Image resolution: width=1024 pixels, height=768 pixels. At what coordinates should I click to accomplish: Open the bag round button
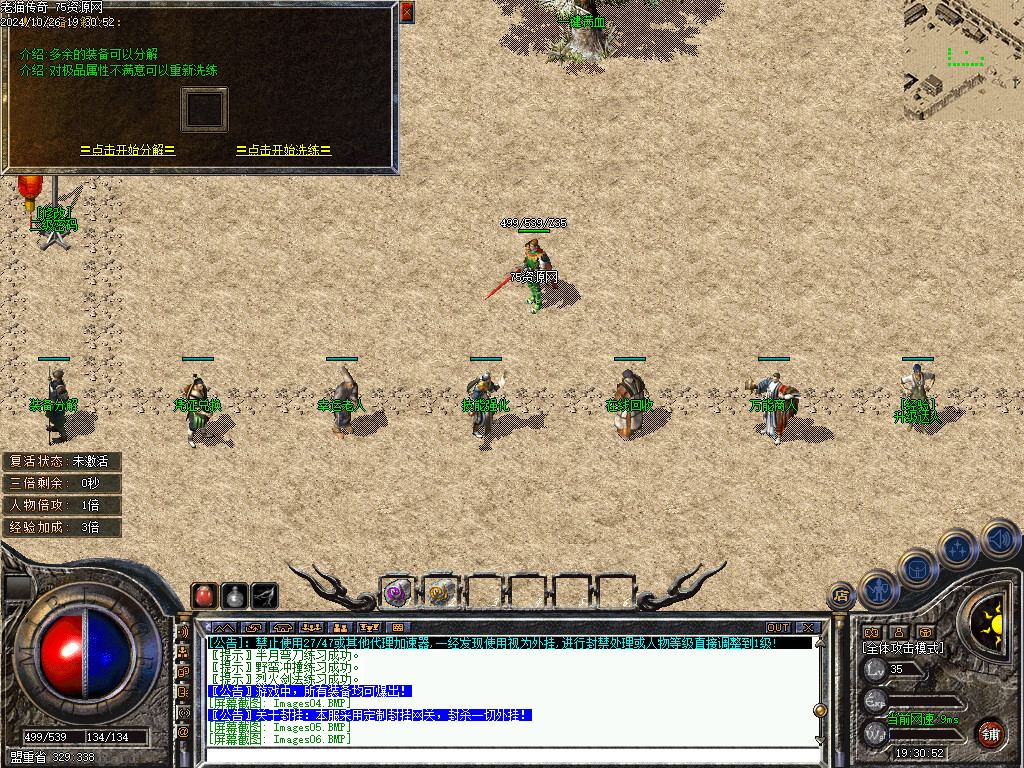(x=918, y=569)
